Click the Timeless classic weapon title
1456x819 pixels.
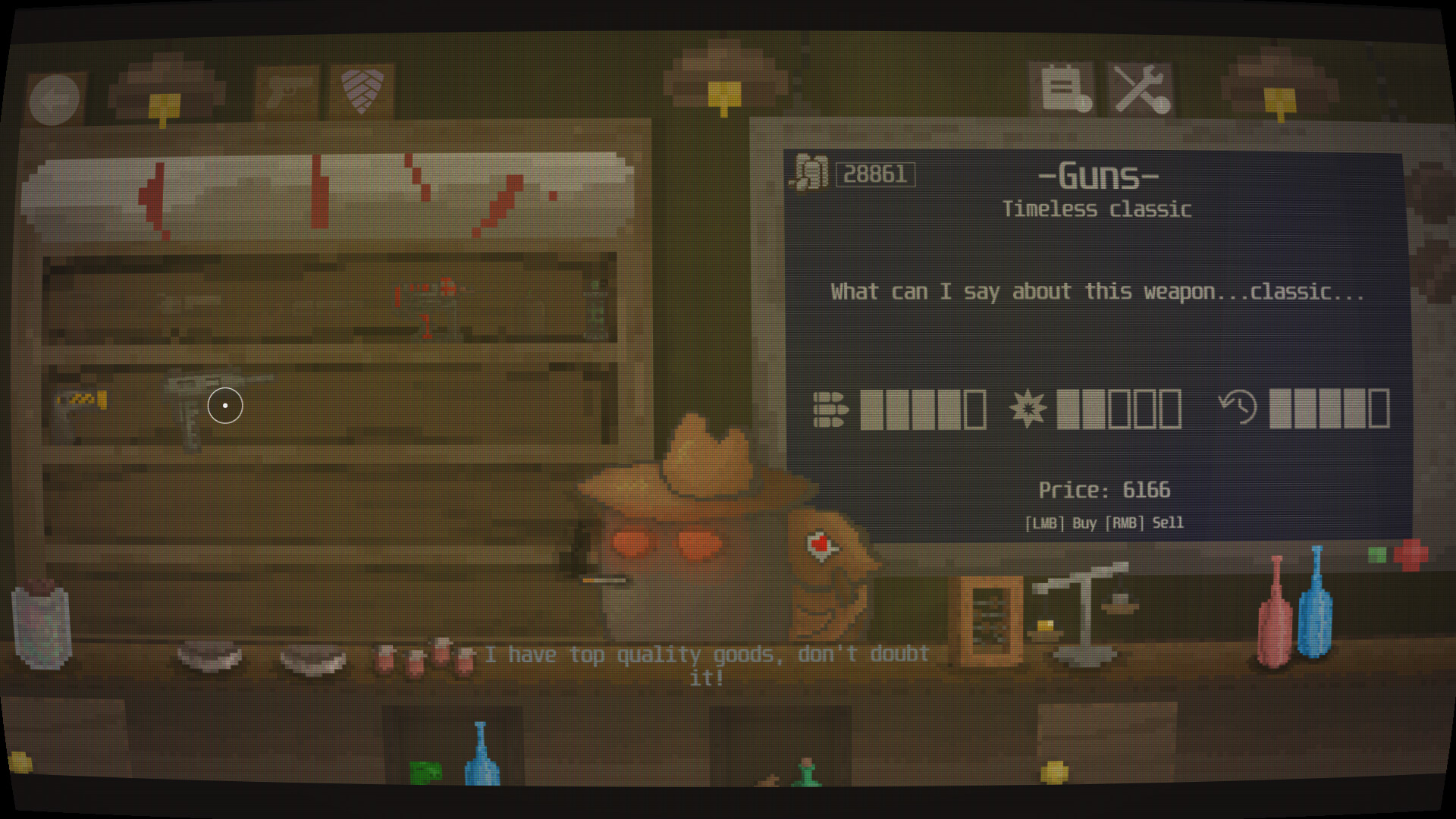[x=1097, y=209]
